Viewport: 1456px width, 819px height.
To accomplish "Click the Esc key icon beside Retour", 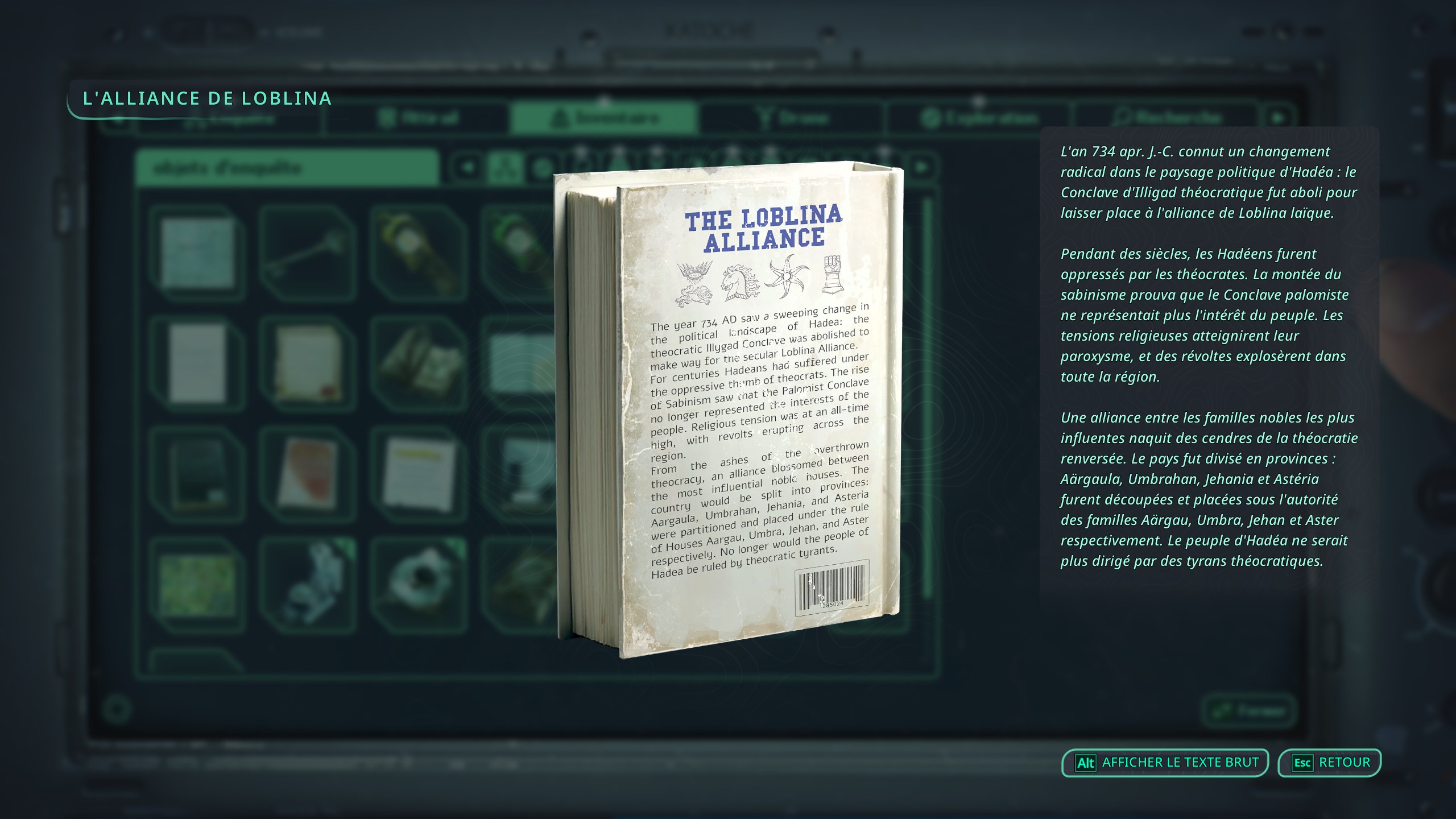I will pyautogui.click(x=1304, y=762).
